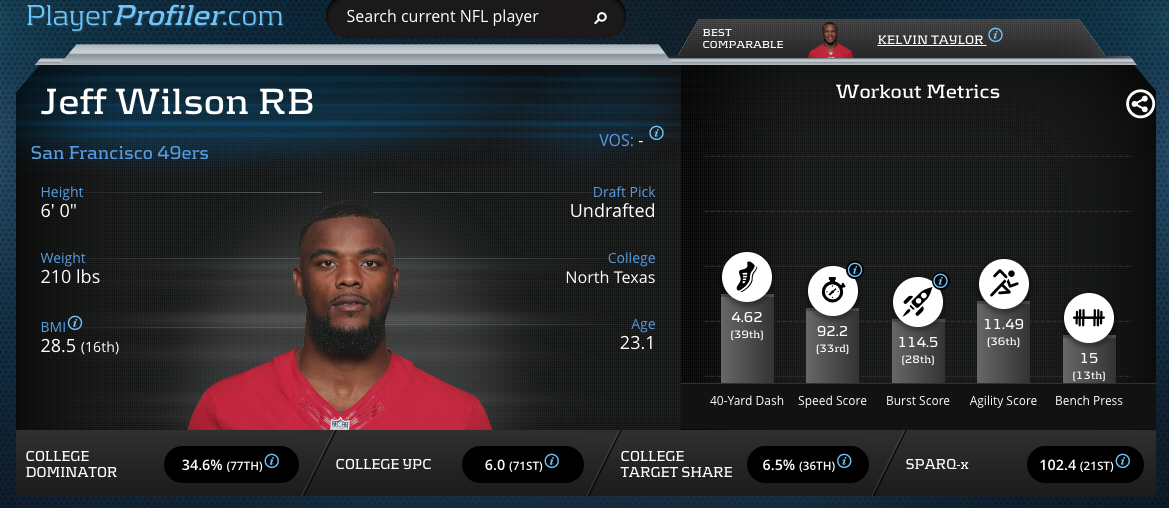Screen dimensions: 1169x508
Task: Show info for the best comparable player
Action: click(996, 35)
